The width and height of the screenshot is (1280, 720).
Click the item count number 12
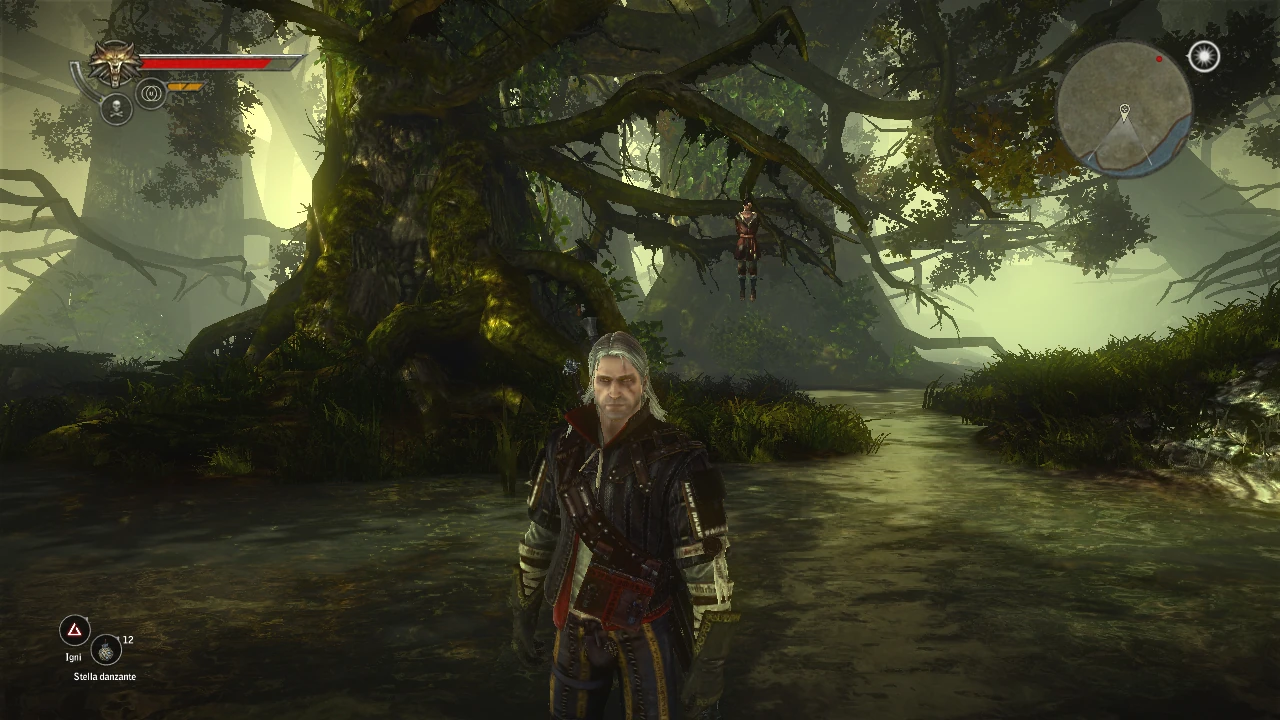pyautogui.click(x=128, y=641)
